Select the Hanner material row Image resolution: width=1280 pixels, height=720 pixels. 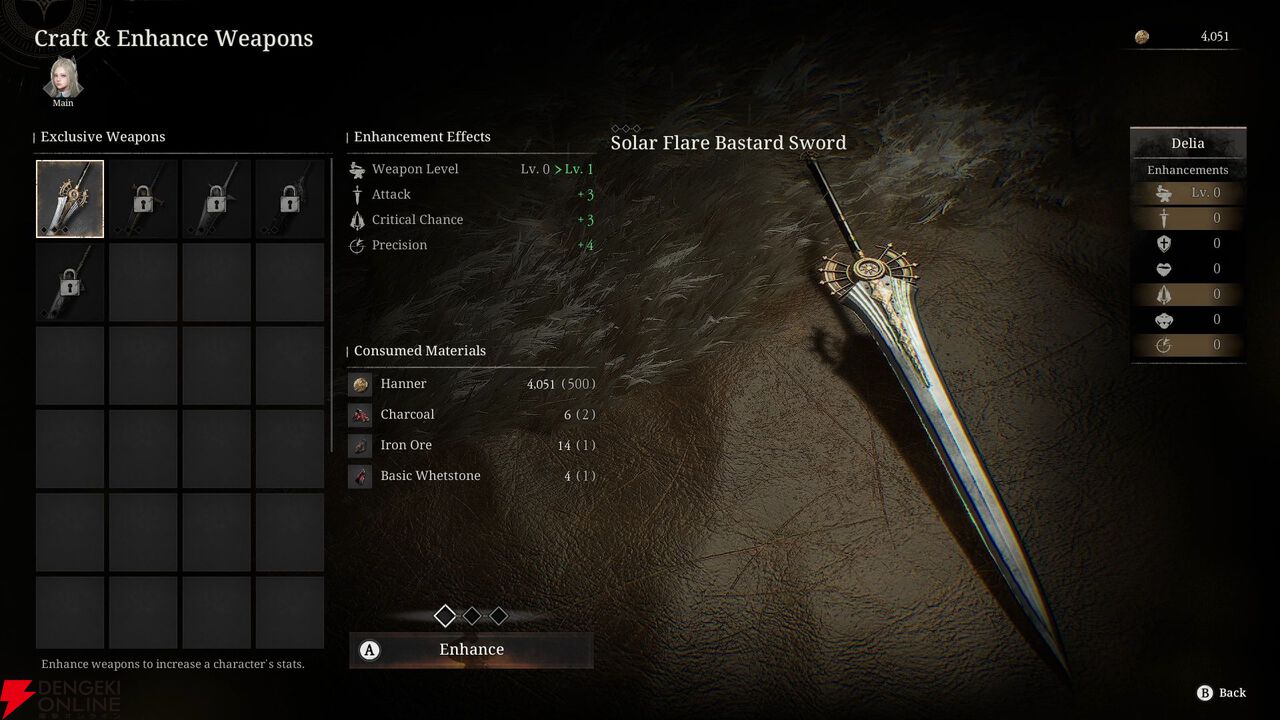[x=471, y=384]
